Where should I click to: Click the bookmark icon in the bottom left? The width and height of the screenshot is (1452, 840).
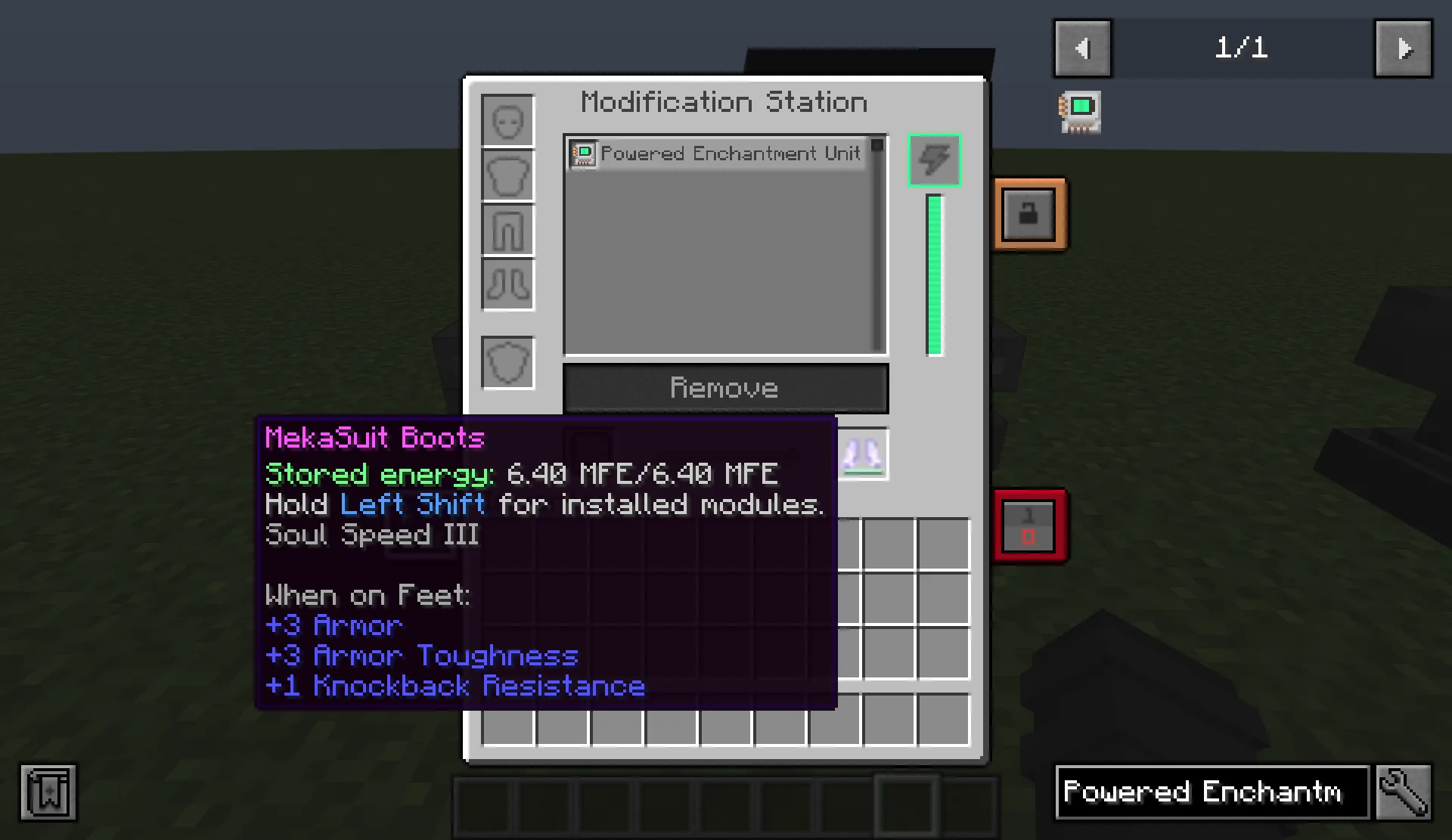pyautogui.click(x=48, y=792)
